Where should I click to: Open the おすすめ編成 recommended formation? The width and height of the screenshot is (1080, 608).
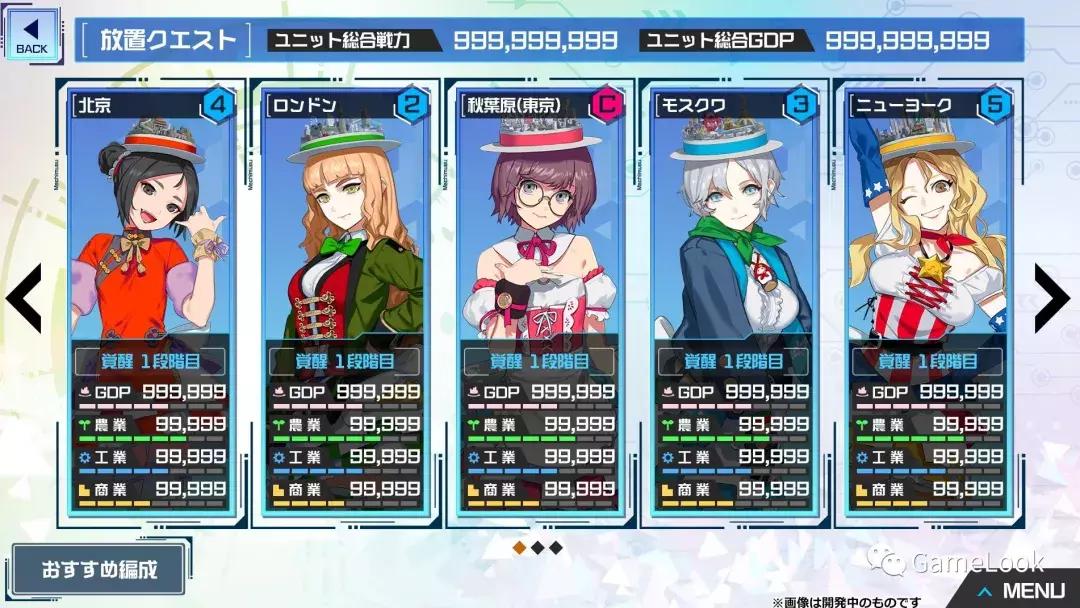coord(99,569)
